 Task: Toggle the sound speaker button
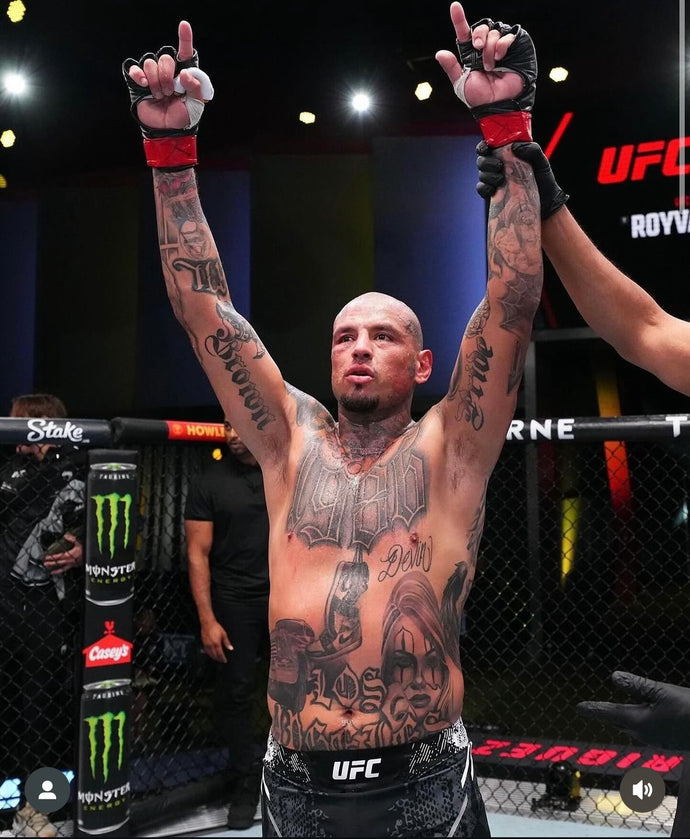[642, 789]
